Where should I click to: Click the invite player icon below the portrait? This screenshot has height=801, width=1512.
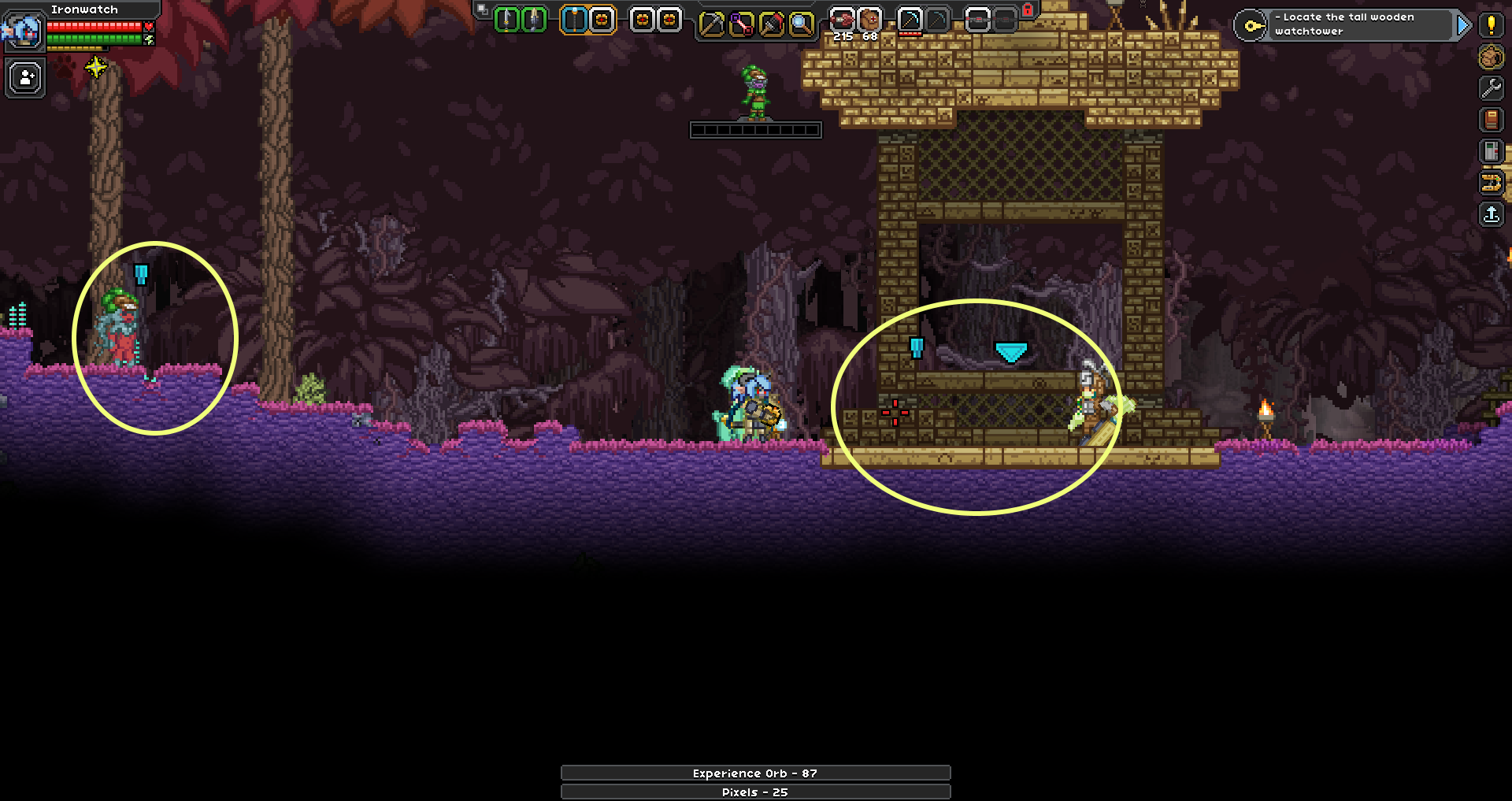point(24,78)
